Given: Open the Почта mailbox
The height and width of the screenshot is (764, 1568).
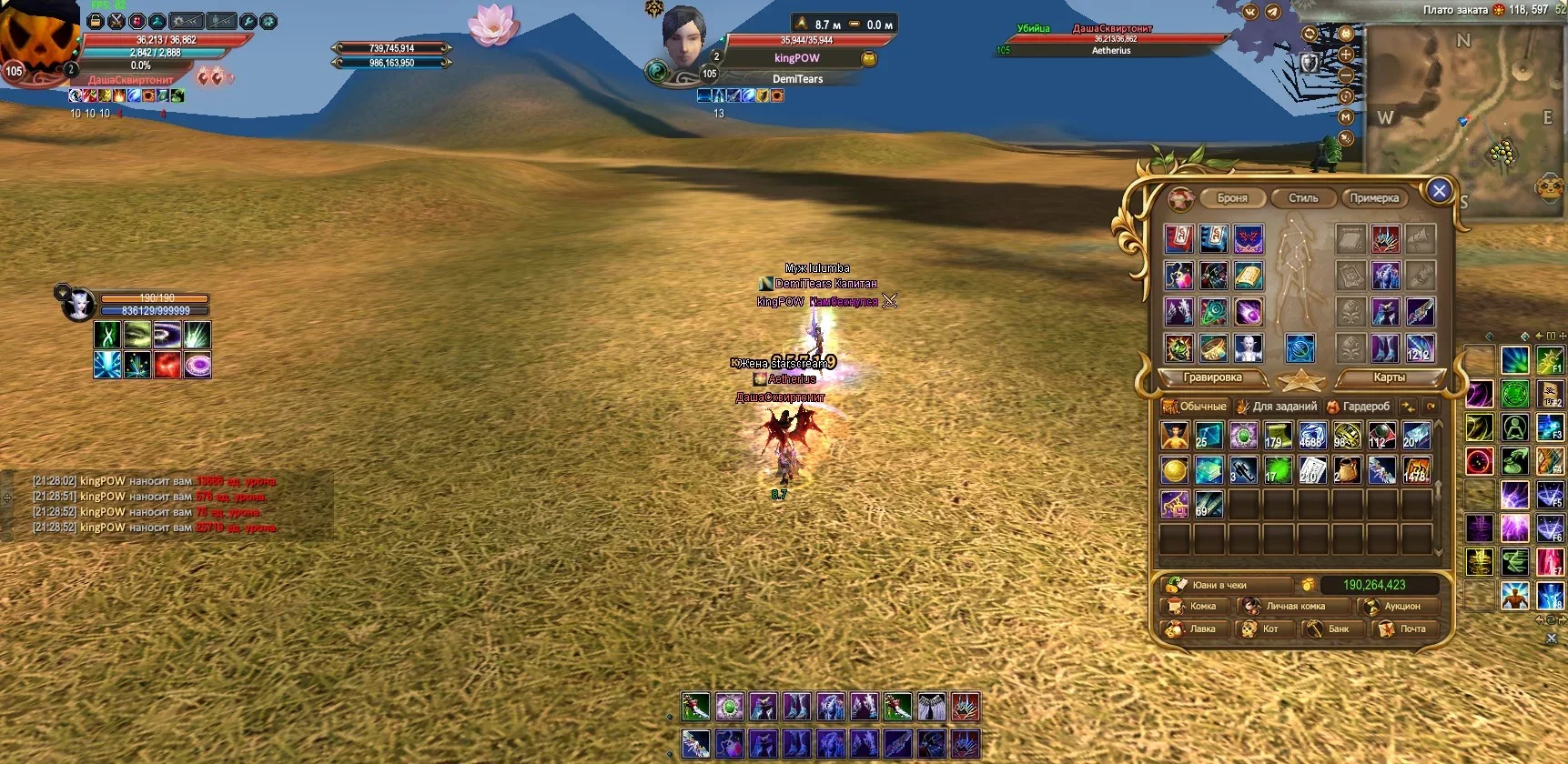Looking at the screenshot, I should (x=1404, y=629).
